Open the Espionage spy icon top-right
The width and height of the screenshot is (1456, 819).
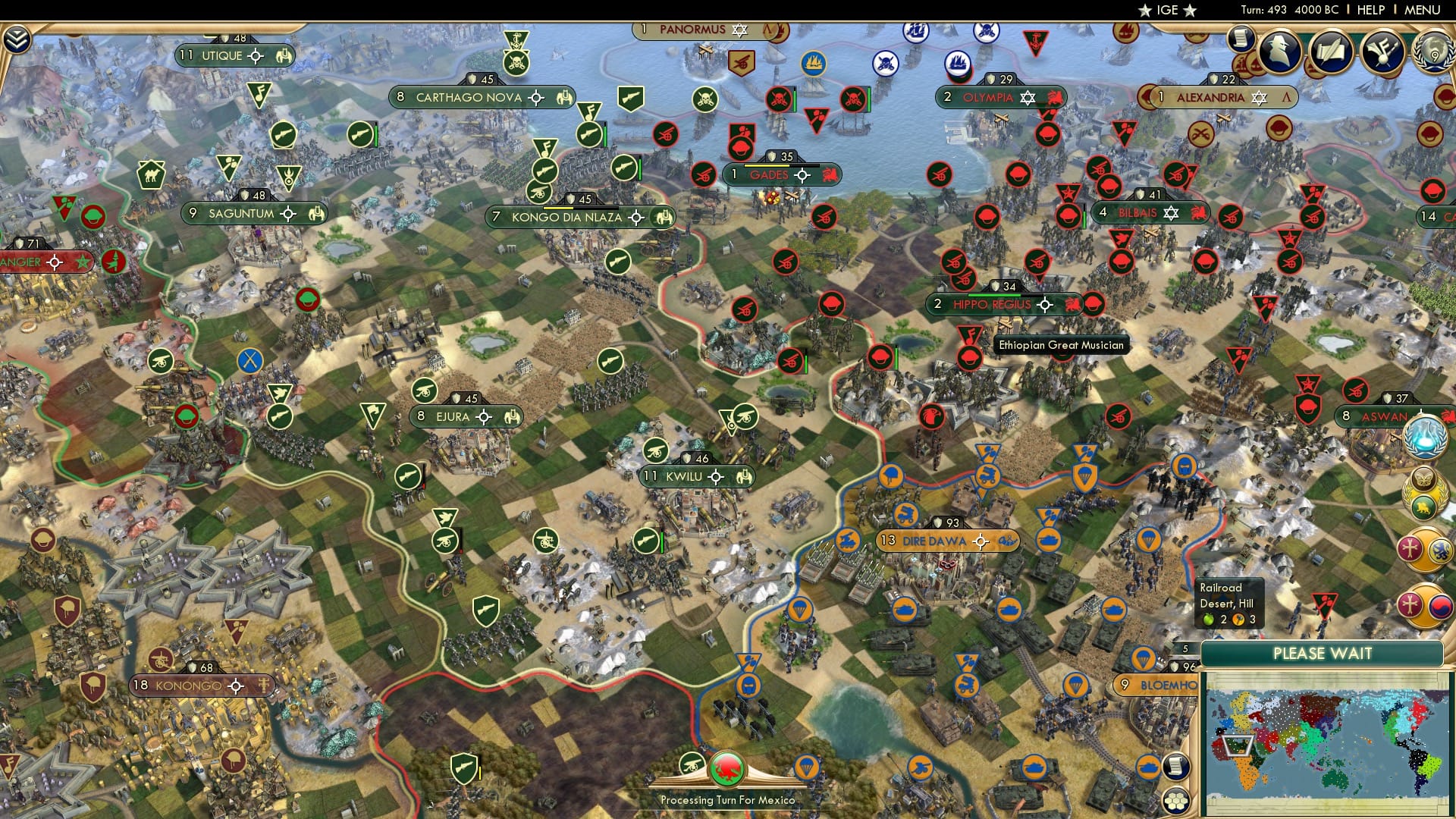tap(1278, 51)
